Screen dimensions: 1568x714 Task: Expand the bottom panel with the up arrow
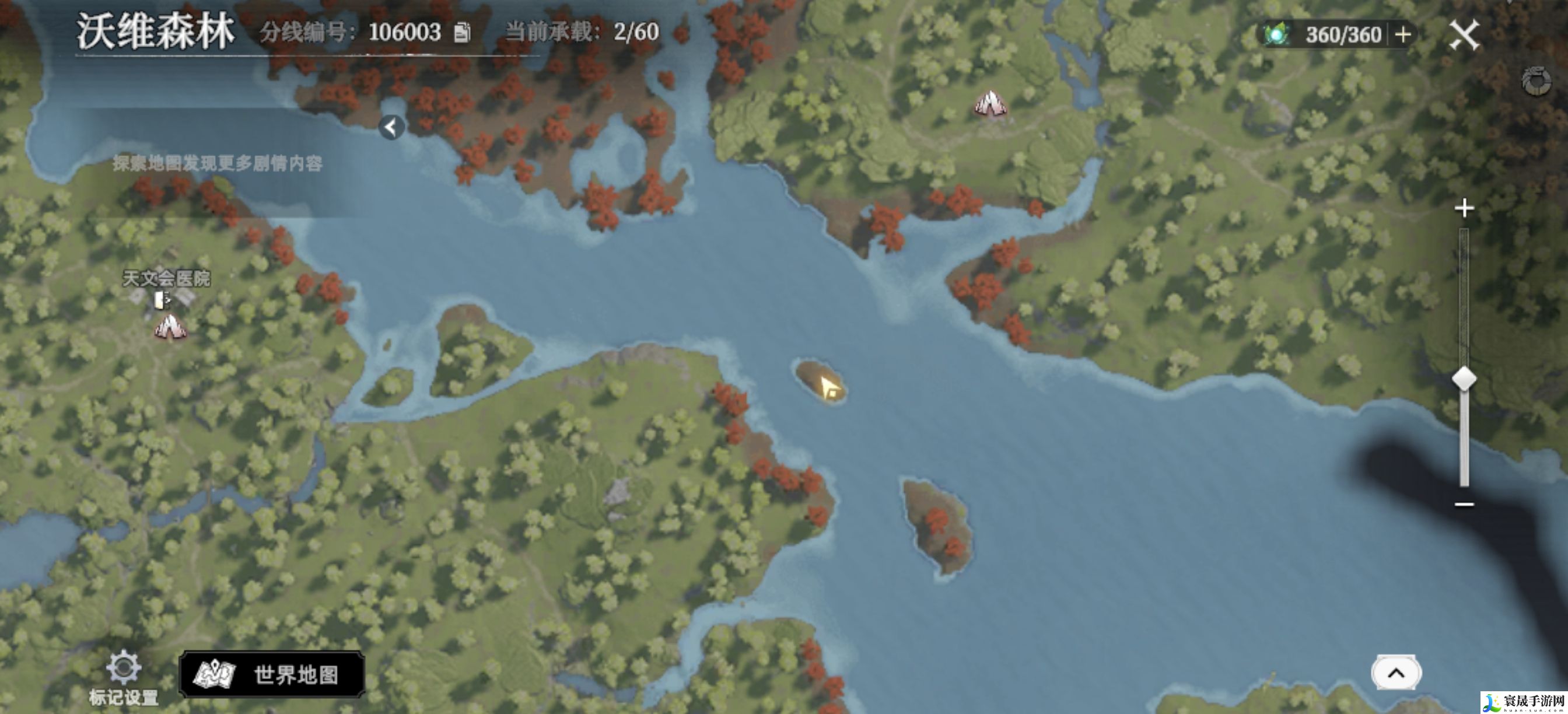click(1396, 673)
